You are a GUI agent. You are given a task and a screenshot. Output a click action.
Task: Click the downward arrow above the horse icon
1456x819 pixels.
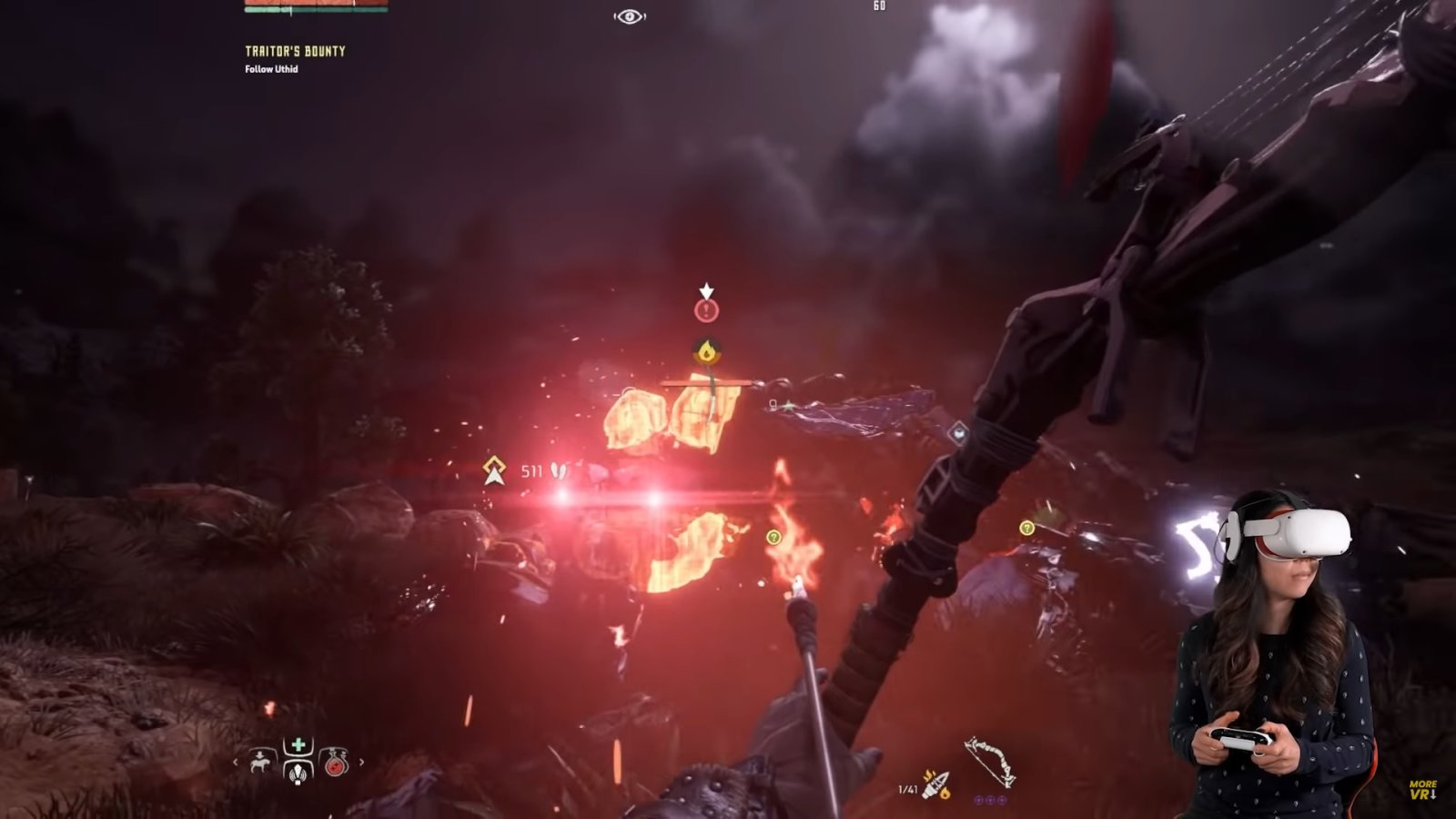coord(259,755)
